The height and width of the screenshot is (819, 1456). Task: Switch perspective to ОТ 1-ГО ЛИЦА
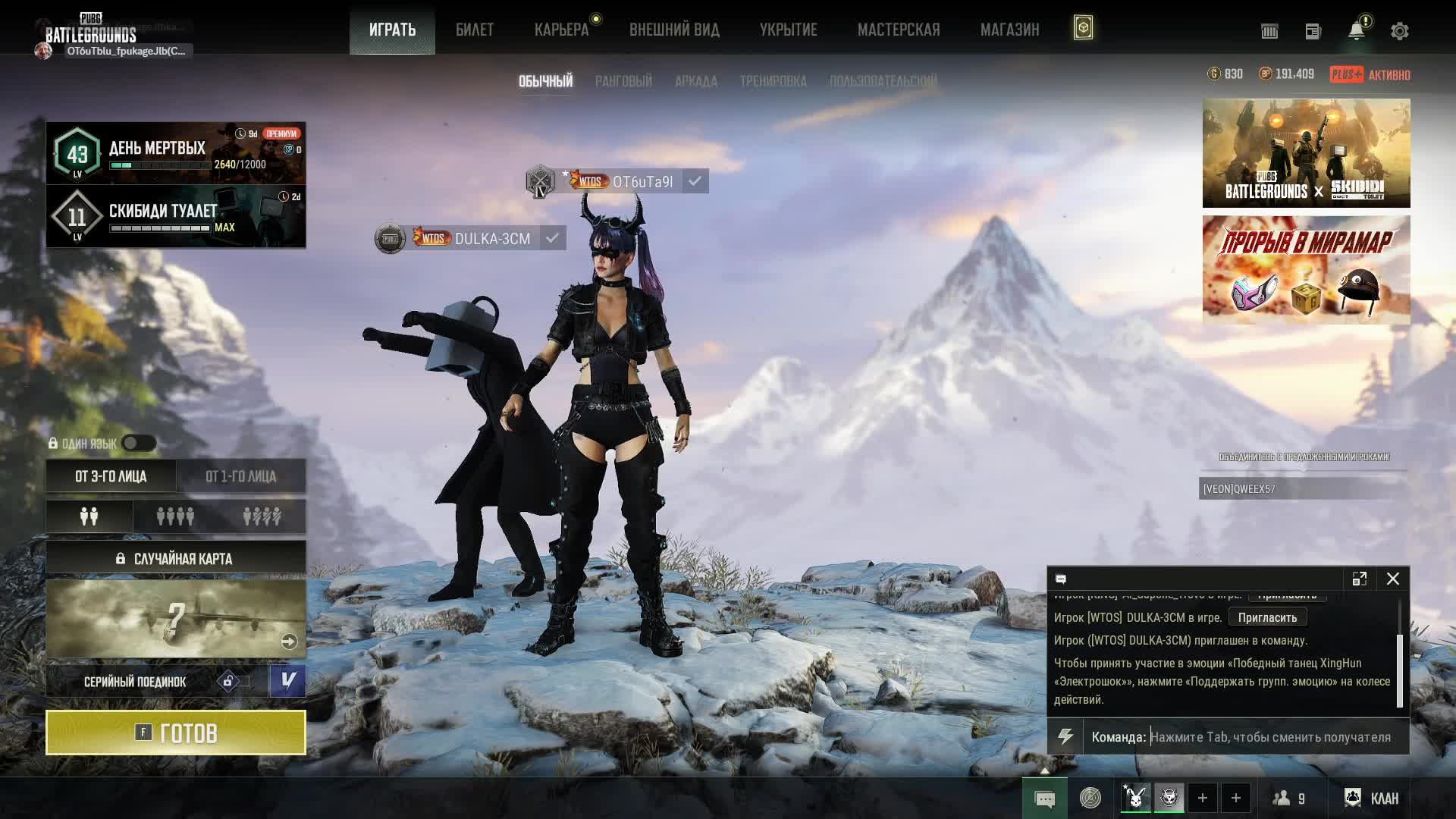coord(241,476)
